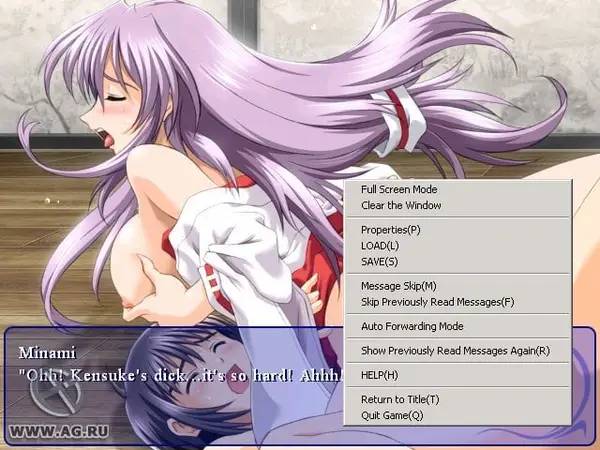Select Clear the Window
This screenshot has width=600, height=450.
pos(401,205)
